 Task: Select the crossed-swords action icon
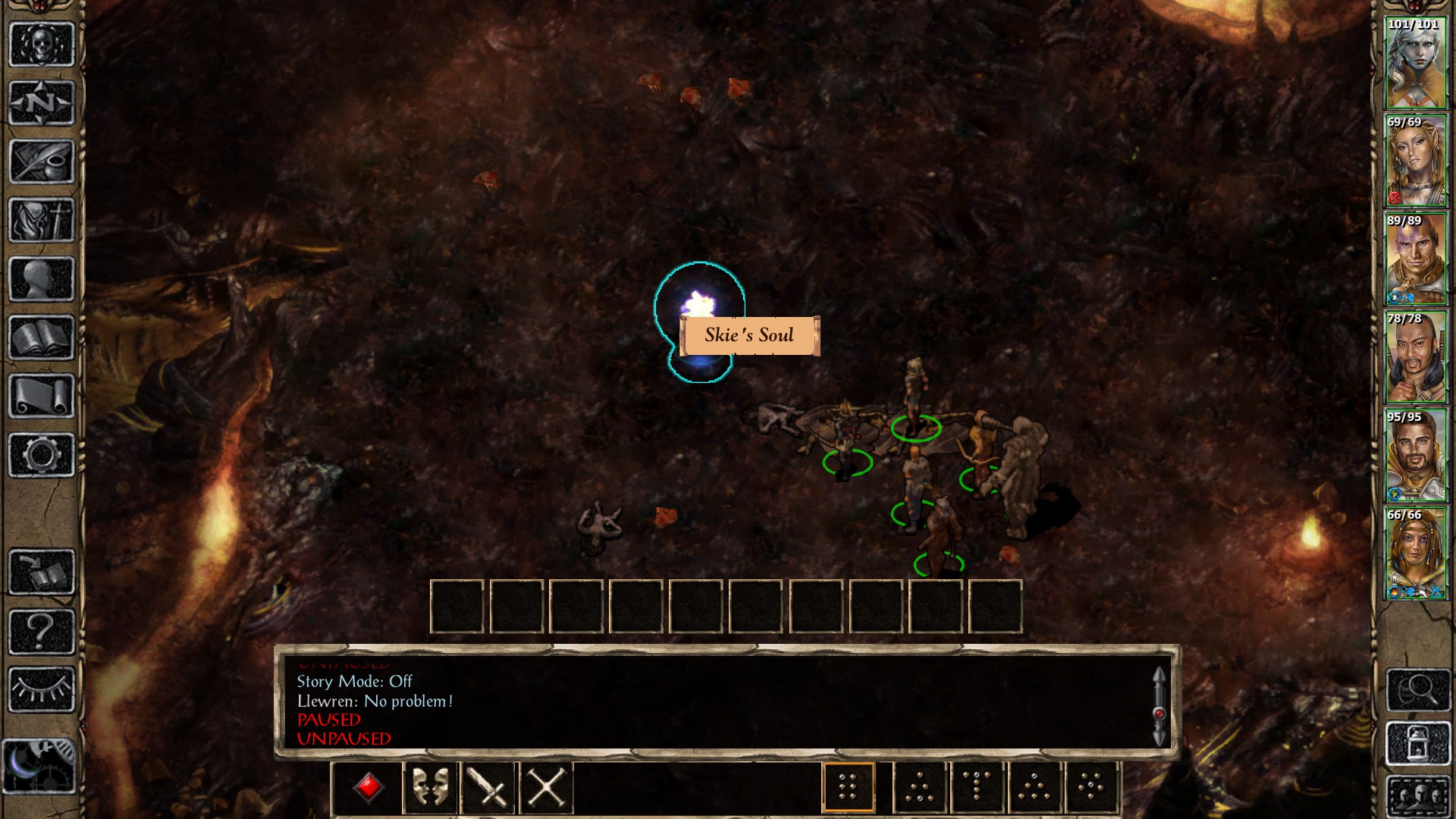(546, 786)
